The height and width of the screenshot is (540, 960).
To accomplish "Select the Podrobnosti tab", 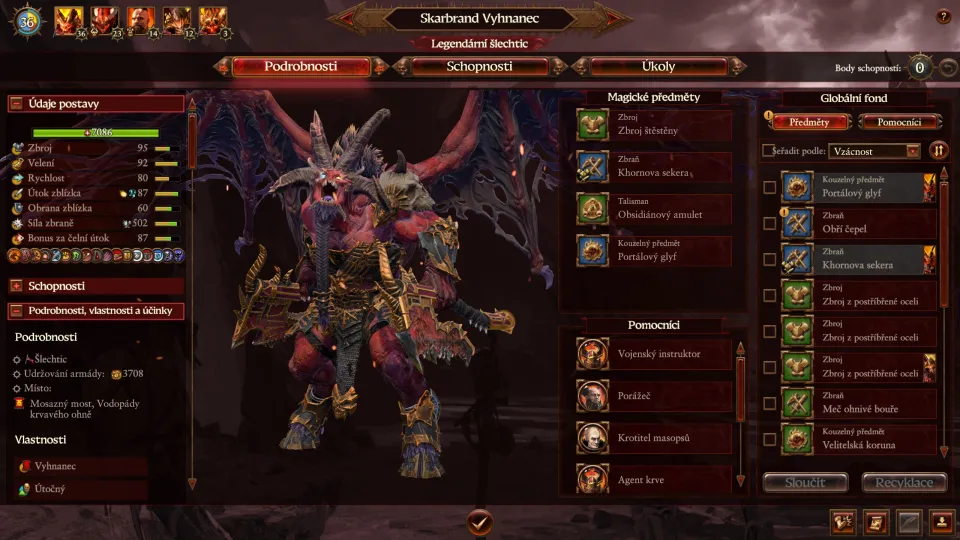I will [x=300, y=67].
